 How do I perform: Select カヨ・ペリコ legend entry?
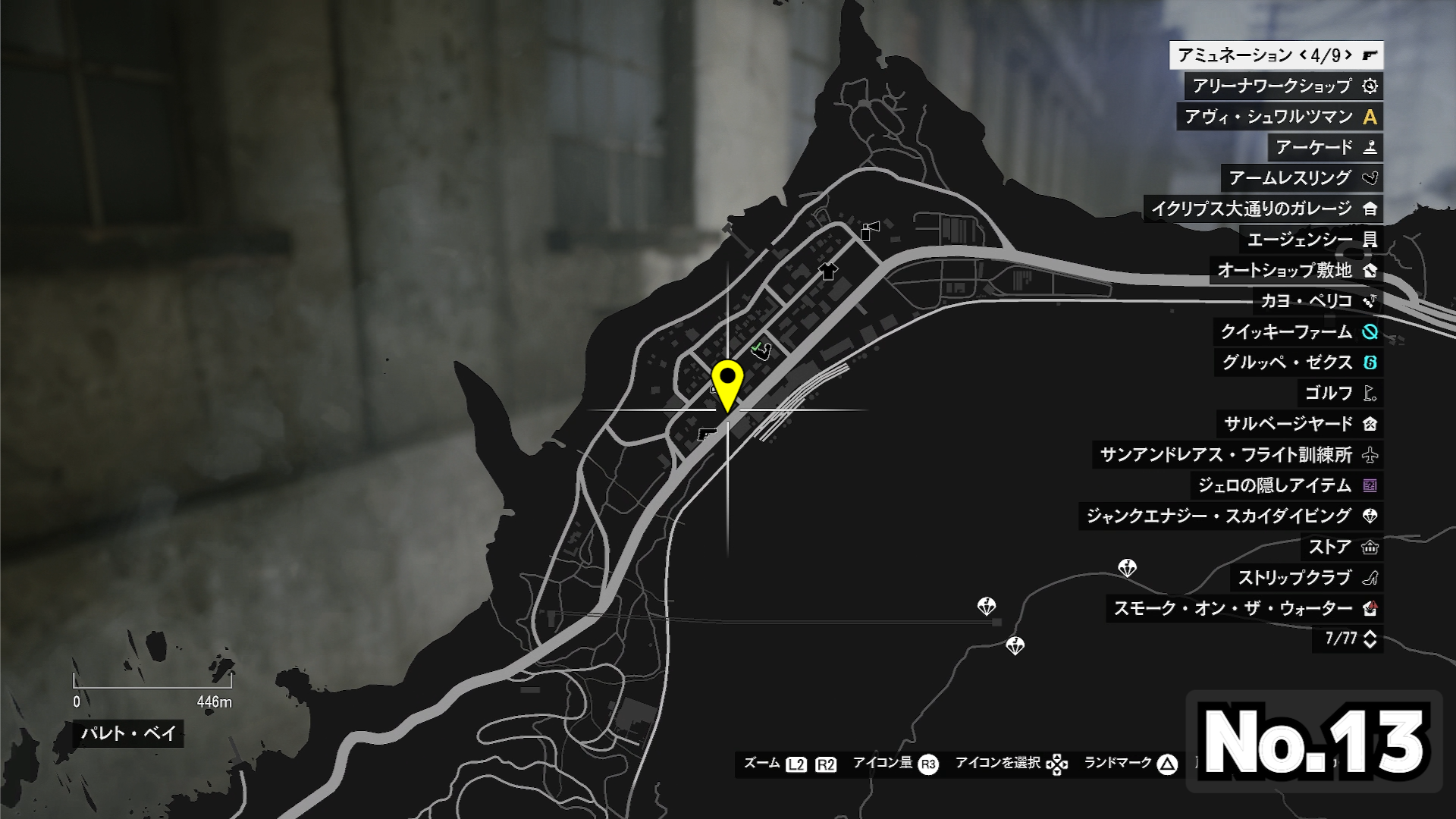(x=1317, y=301)
